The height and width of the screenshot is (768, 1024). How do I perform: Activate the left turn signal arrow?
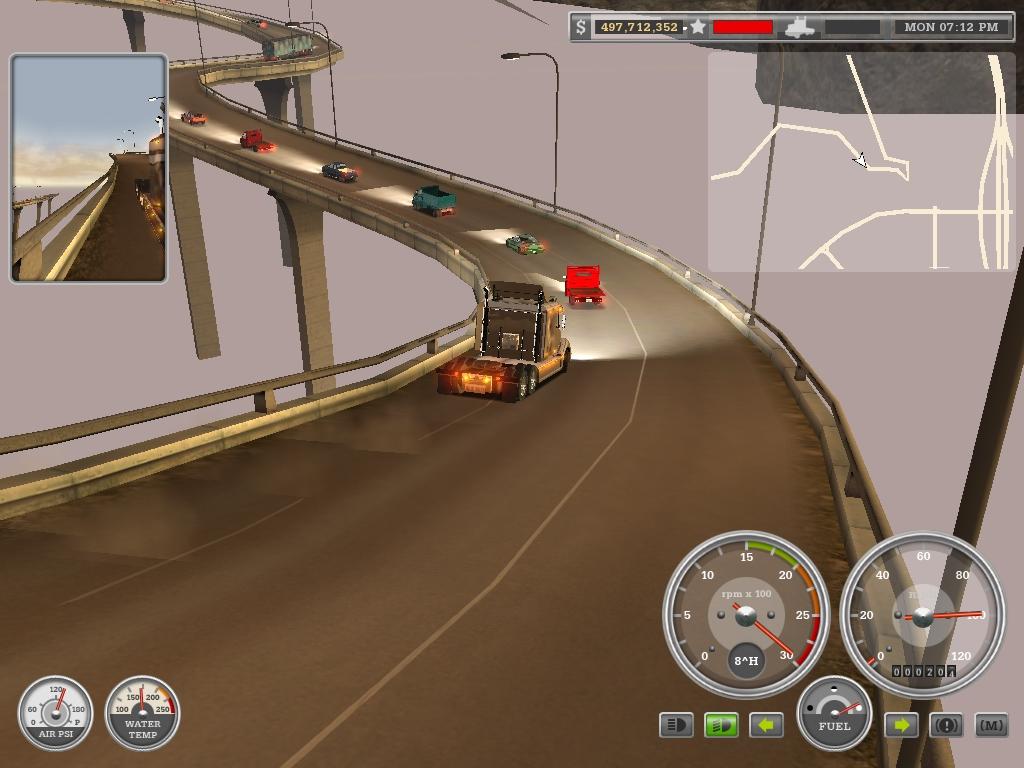[x=766, y=725]
